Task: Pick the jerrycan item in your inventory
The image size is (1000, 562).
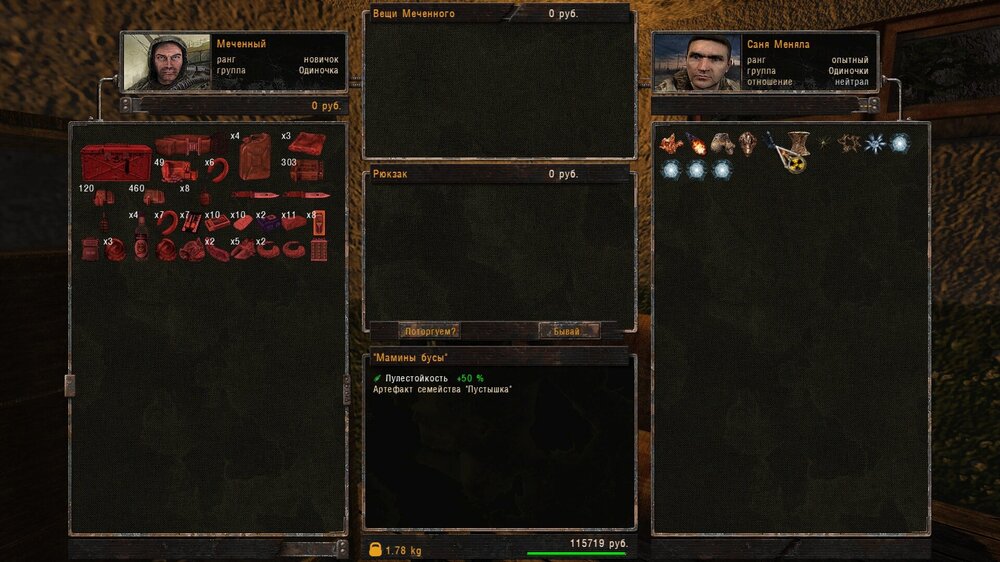Action: coord(254,158)
